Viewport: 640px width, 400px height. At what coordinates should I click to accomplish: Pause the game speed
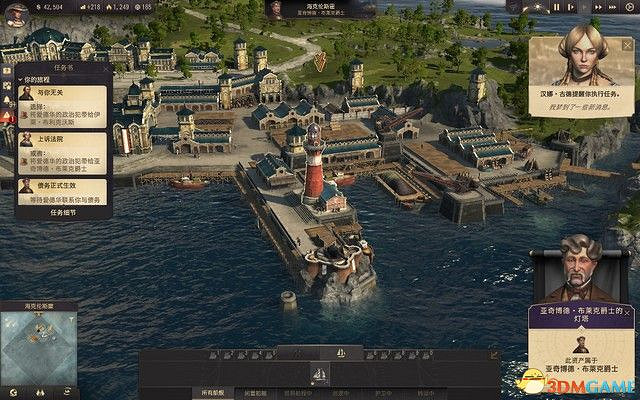click(x=557, y=7)
